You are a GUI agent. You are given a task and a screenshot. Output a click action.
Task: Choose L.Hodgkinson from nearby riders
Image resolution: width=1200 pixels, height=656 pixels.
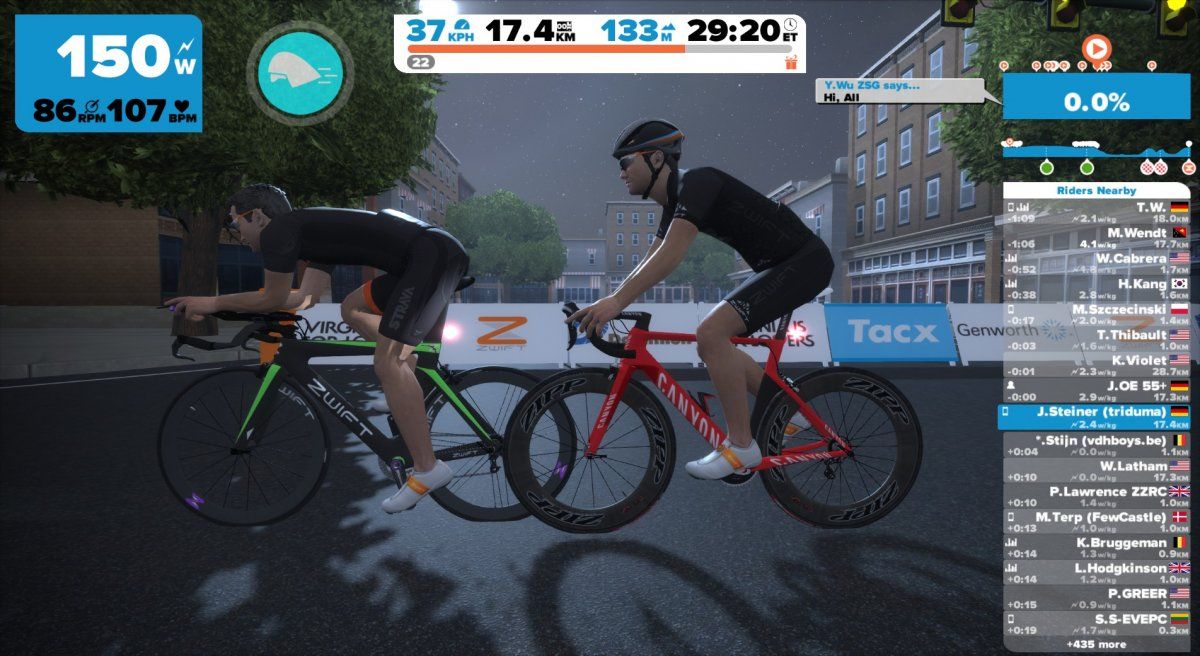tap(1097, 573)
